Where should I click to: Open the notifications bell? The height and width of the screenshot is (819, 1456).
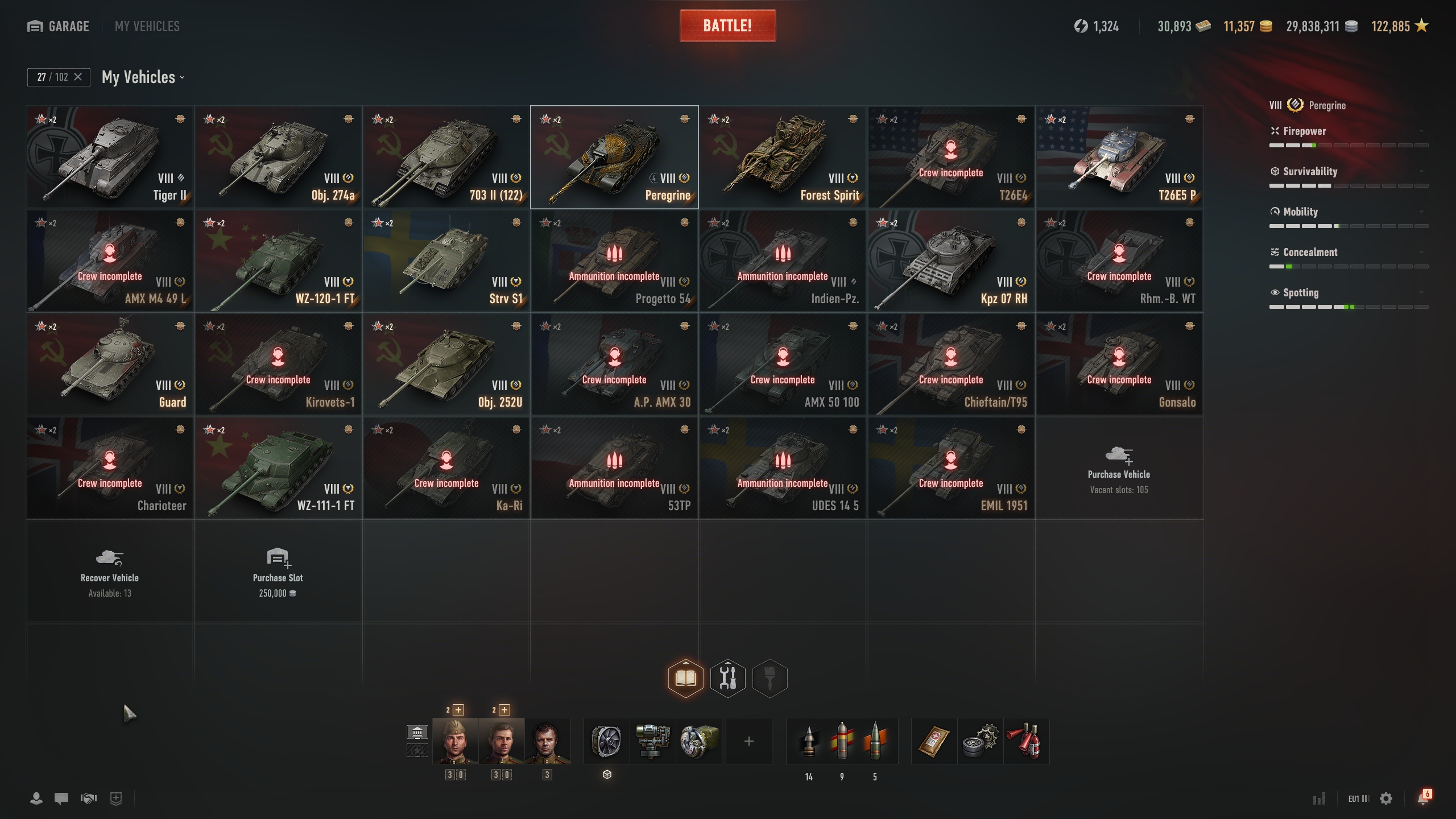(x=1422, y=799)
